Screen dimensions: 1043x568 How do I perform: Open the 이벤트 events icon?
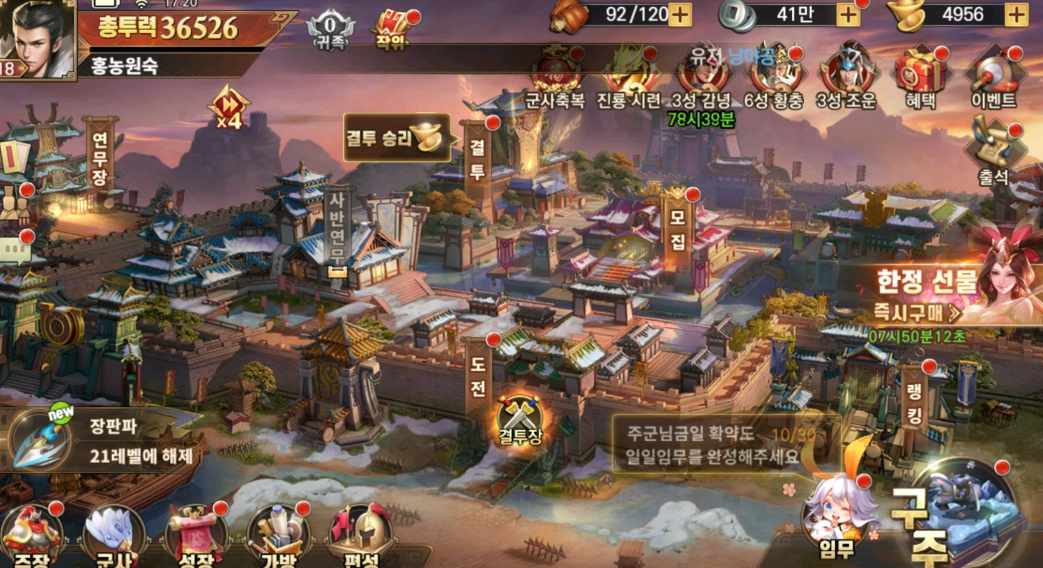[992, 75]
